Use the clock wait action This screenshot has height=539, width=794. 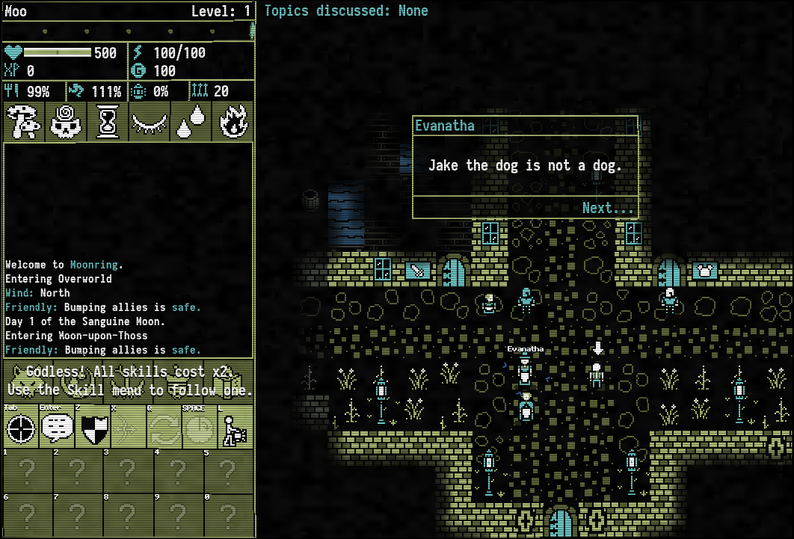pyautogui.click(x=199, y=429)
